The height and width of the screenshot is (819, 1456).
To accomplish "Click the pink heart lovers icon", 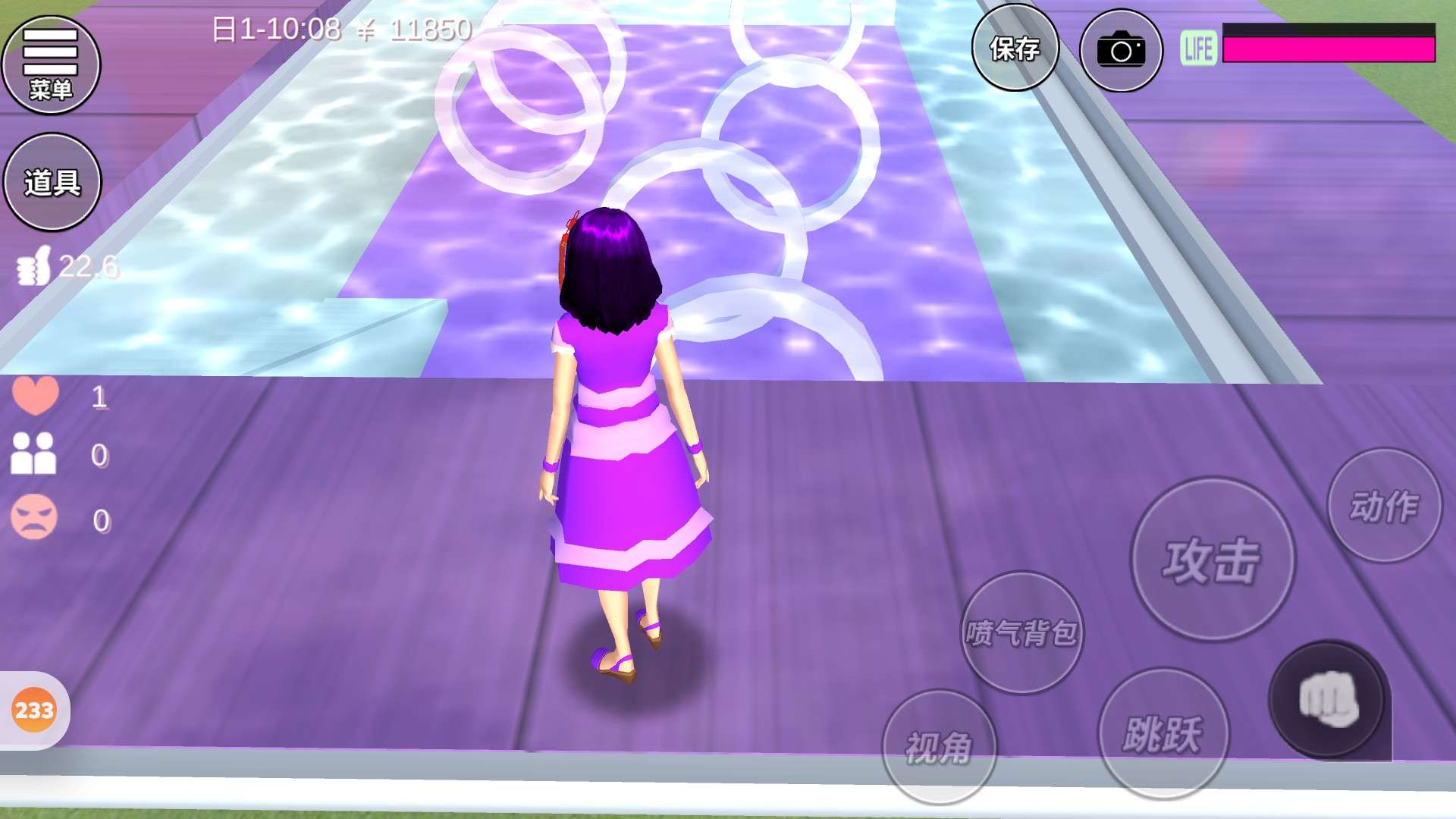I will tap(35, 395).
